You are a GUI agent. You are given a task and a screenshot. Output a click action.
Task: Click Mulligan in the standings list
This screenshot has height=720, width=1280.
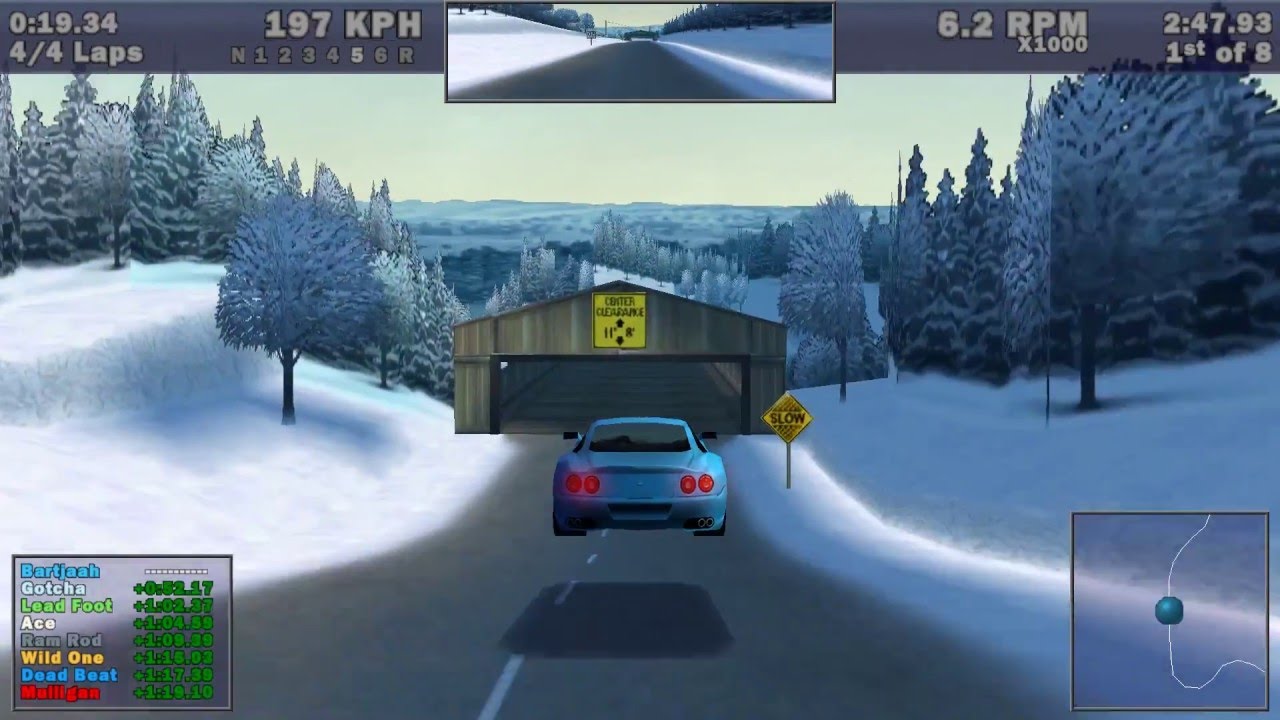click(58, 692)
